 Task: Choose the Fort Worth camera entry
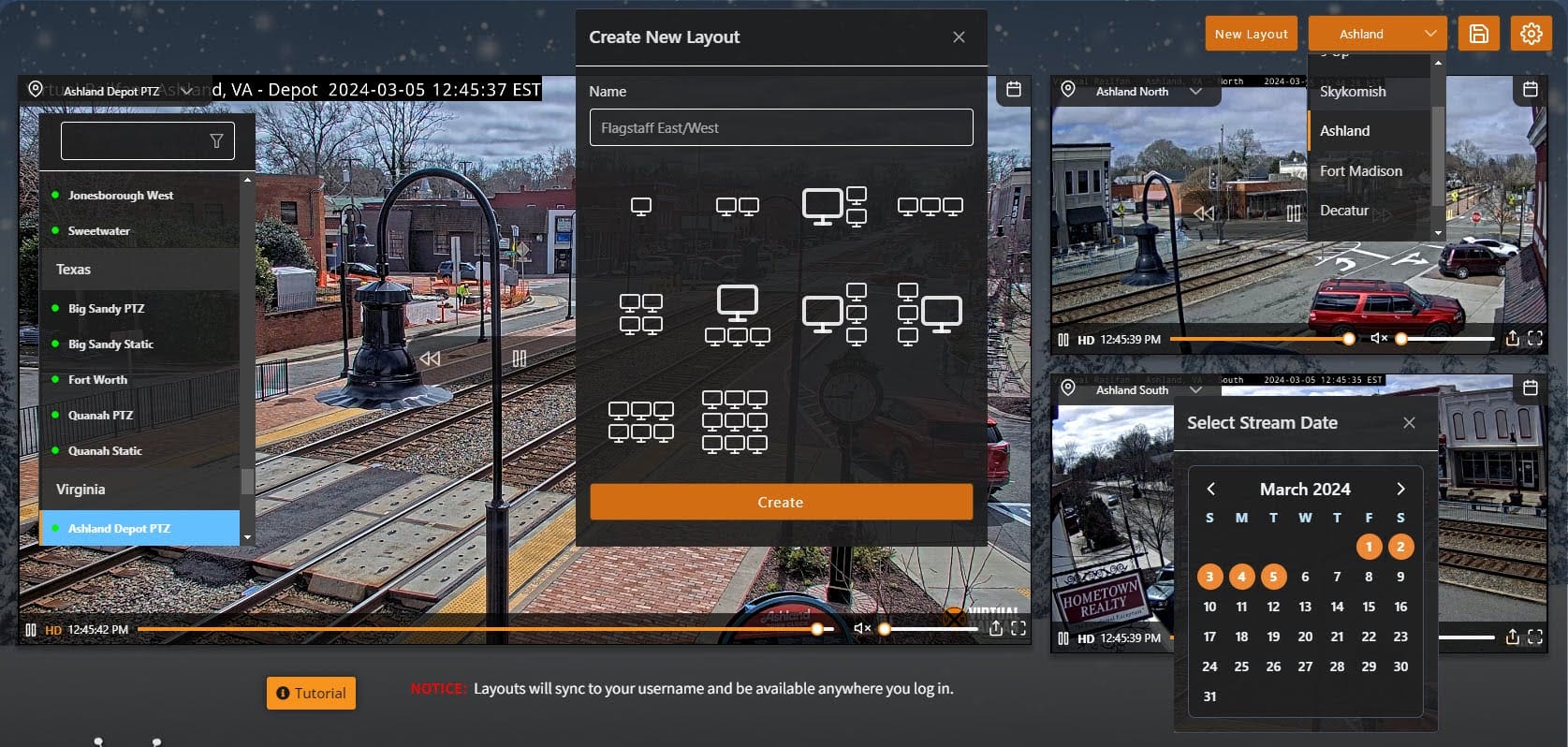coord(97,380)
